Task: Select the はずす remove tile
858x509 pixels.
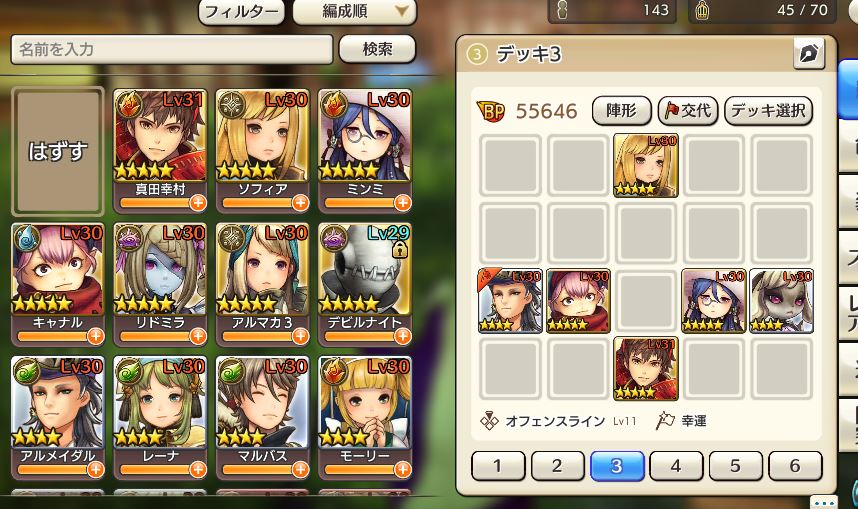Action: coord(58,151)
